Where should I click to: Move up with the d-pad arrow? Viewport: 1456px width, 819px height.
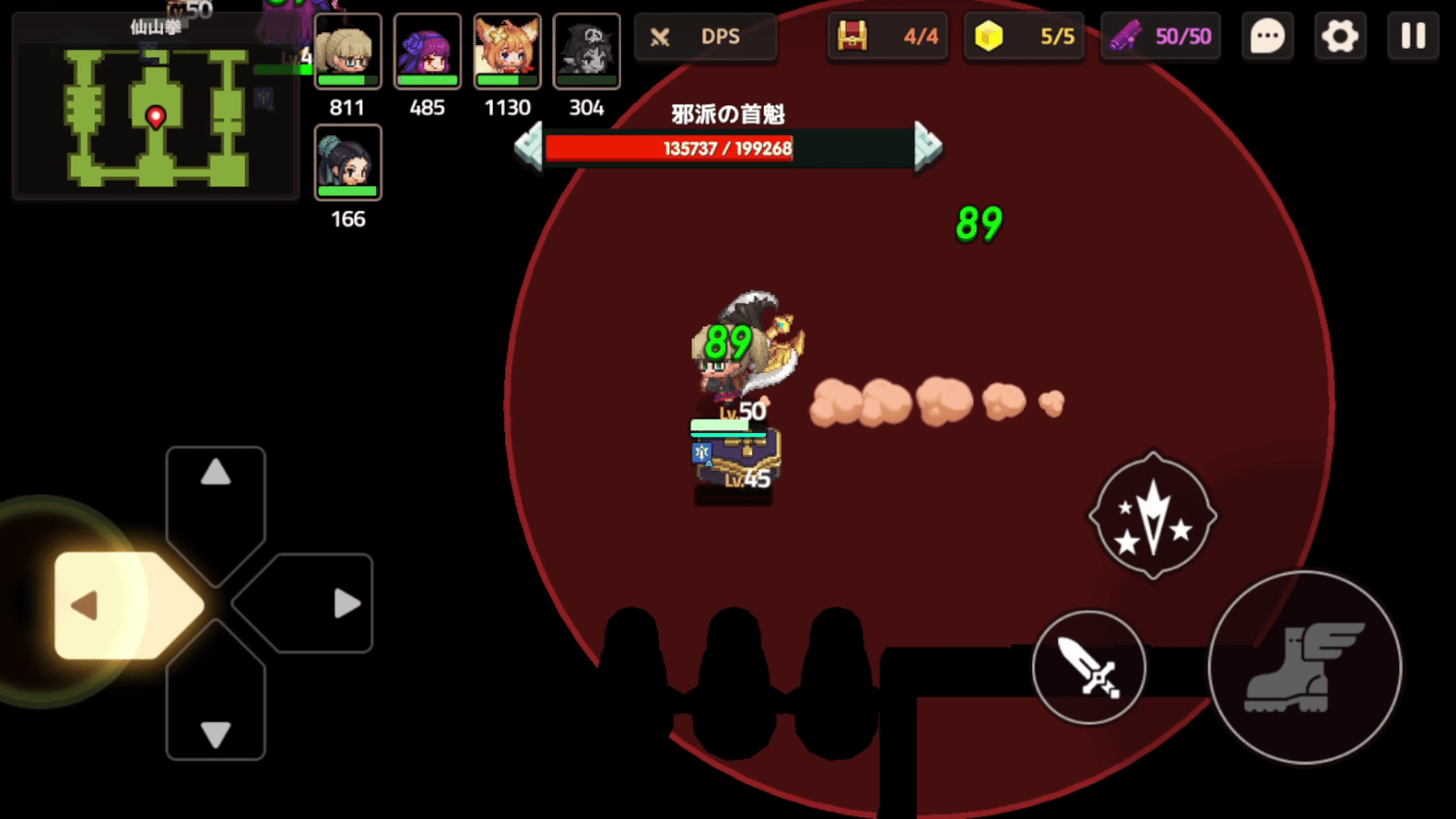[215, 473]
